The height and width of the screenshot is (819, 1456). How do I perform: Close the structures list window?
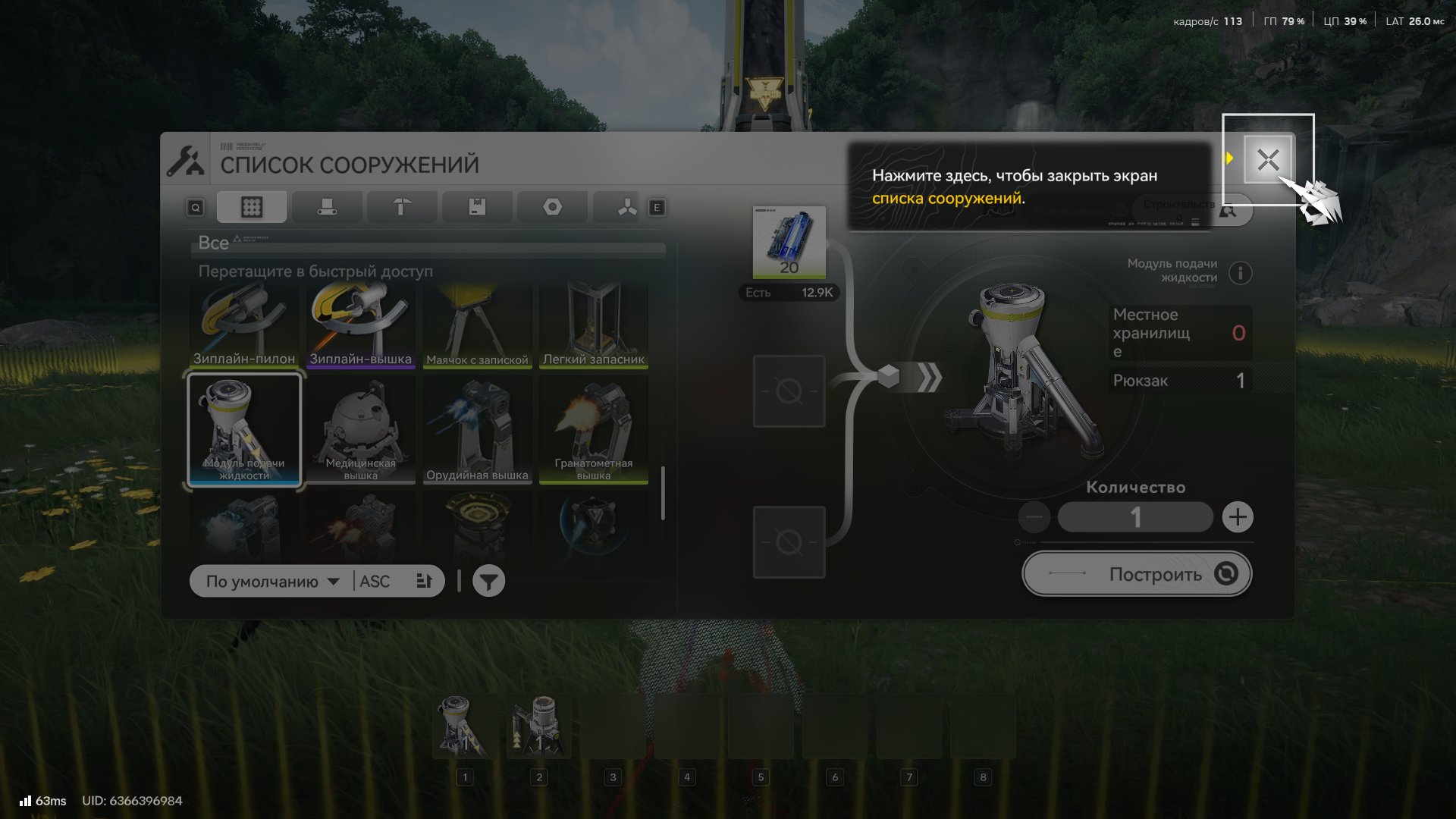[x=1268, y=160]
